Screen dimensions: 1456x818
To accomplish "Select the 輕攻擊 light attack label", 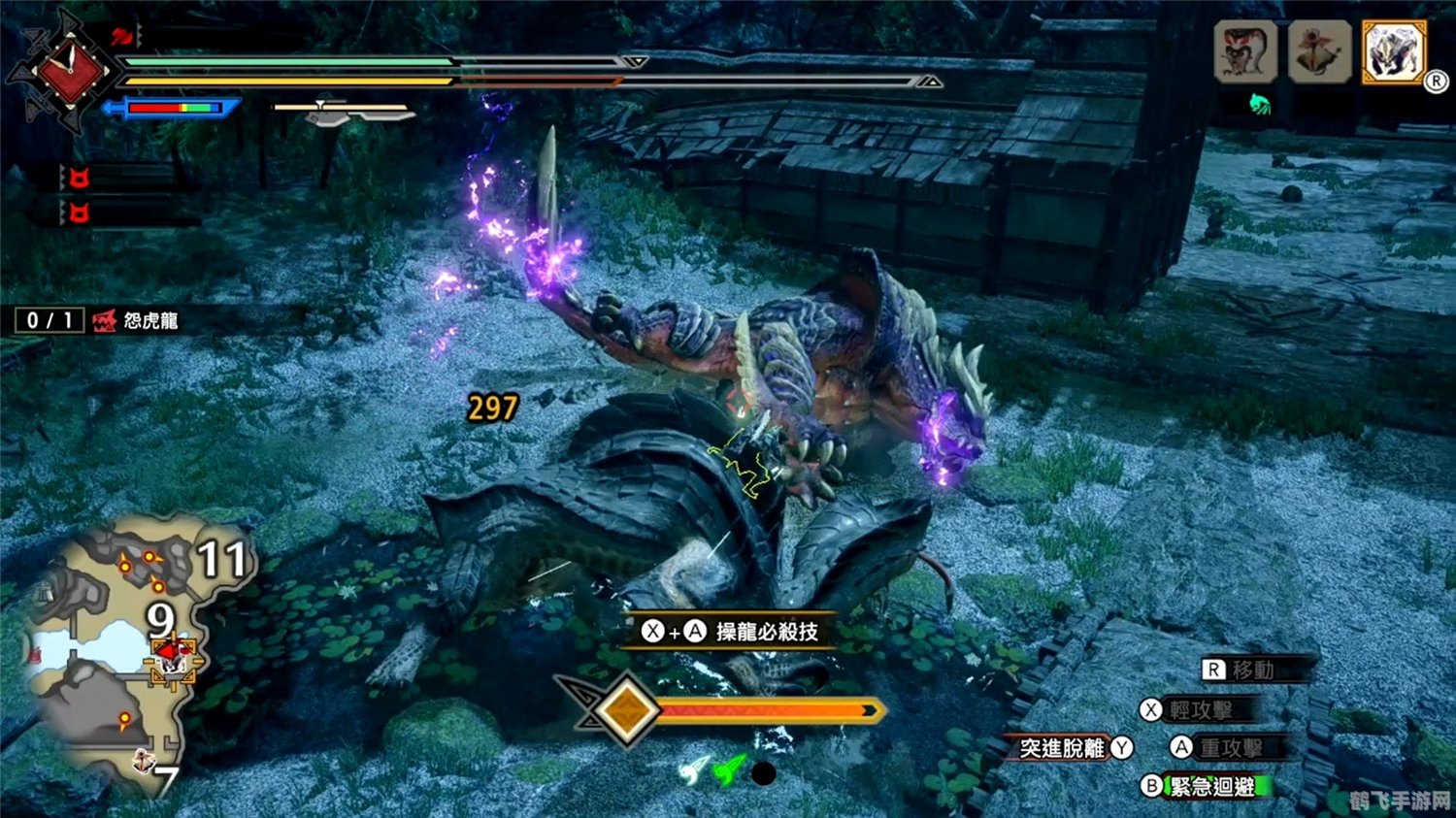I will [x=1200, y=710].
